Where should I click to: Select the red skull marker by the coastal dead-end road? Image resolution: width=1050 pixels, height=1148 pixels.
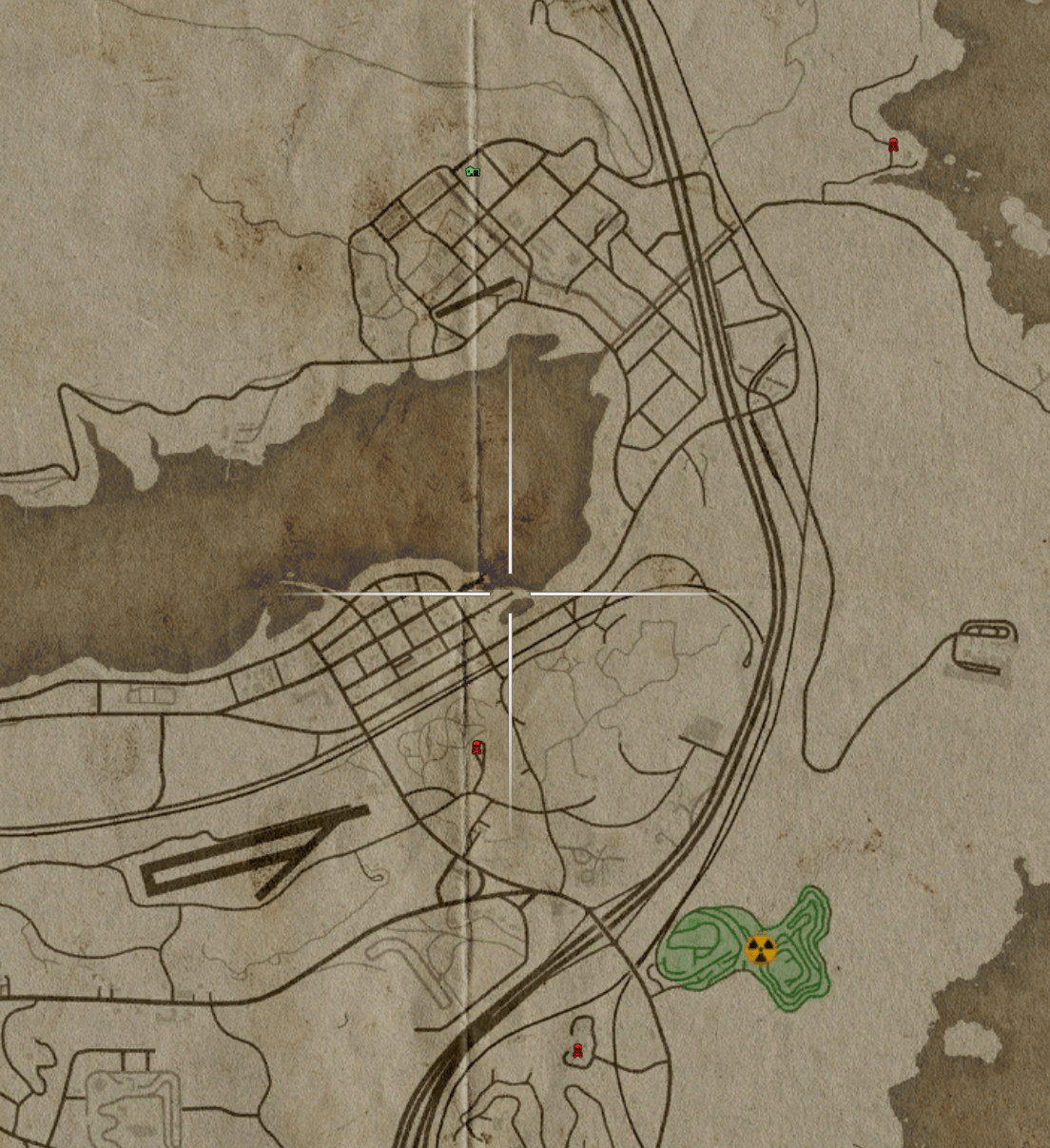click(894, 146)
